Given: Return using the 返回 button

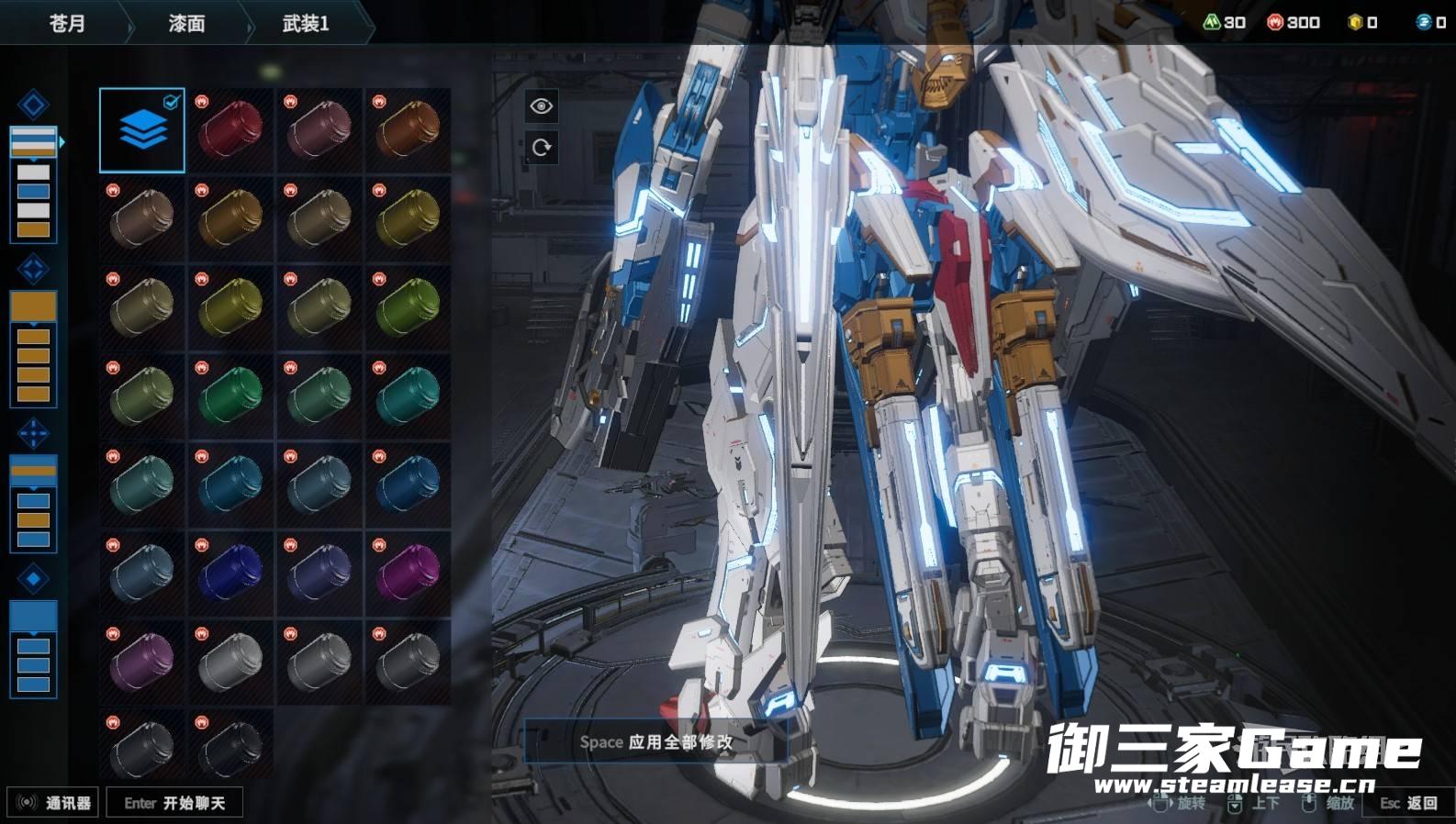Looking at the screenshot, I should [x=1409, y=803].
